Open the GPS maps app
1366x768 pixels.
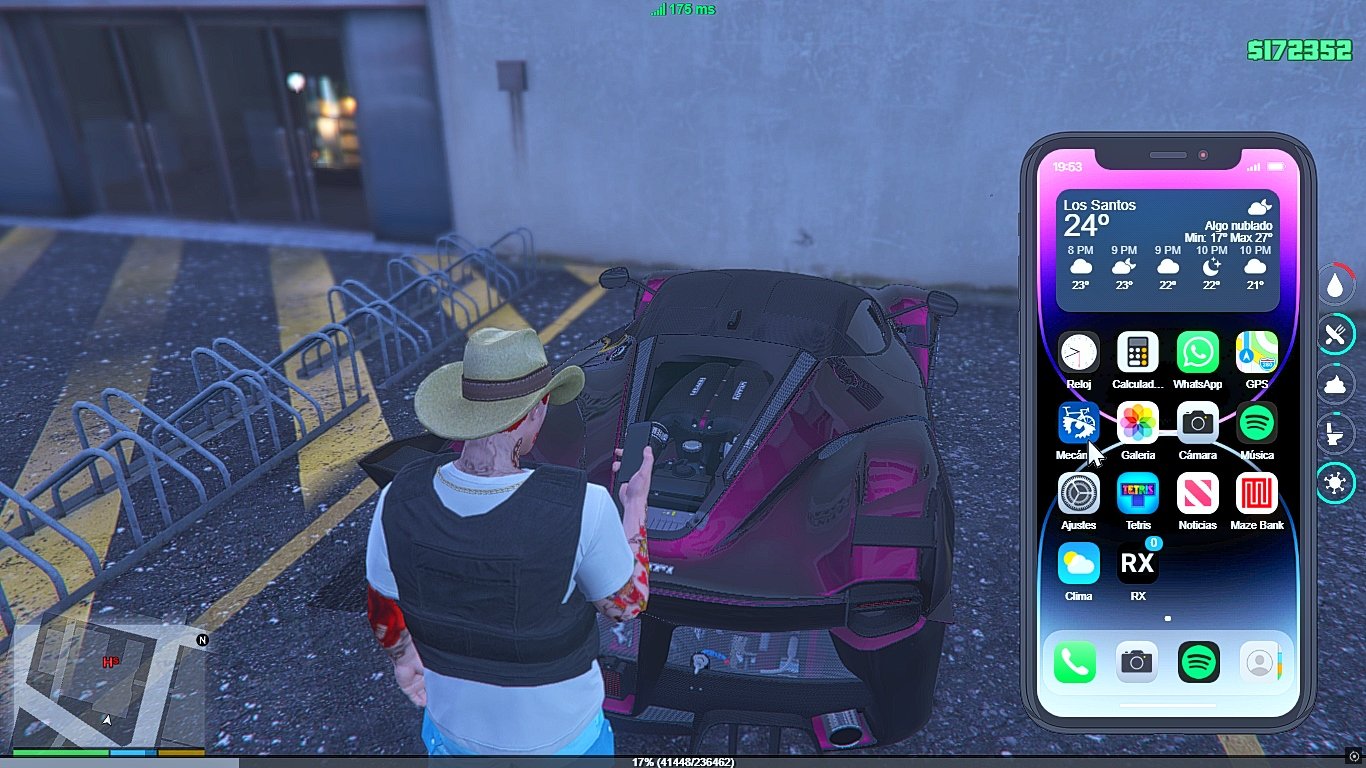[x=1256, y=352]
